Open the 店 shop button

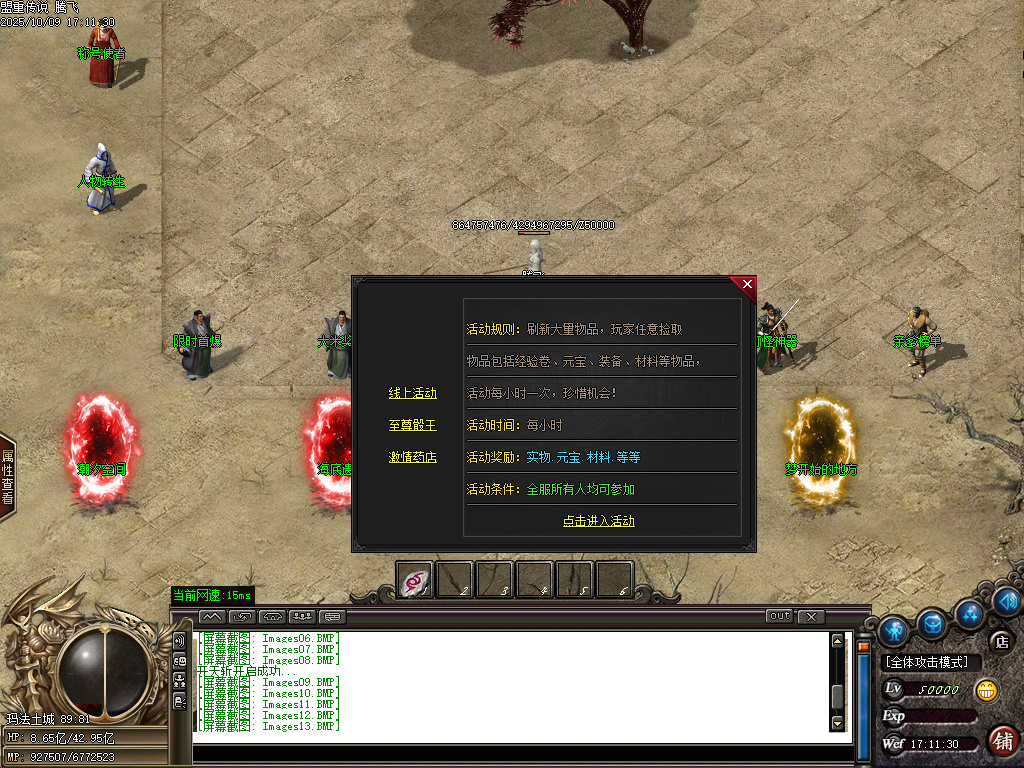coord(999,641)
